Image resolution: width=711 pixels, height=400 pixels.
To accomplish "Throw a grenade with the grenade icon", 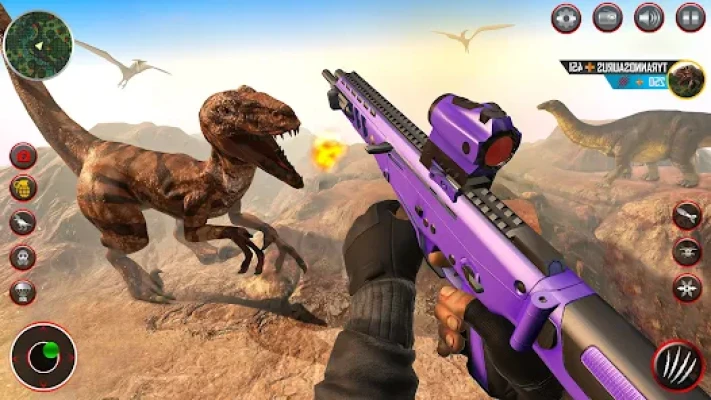I will [x=23, y=189].
